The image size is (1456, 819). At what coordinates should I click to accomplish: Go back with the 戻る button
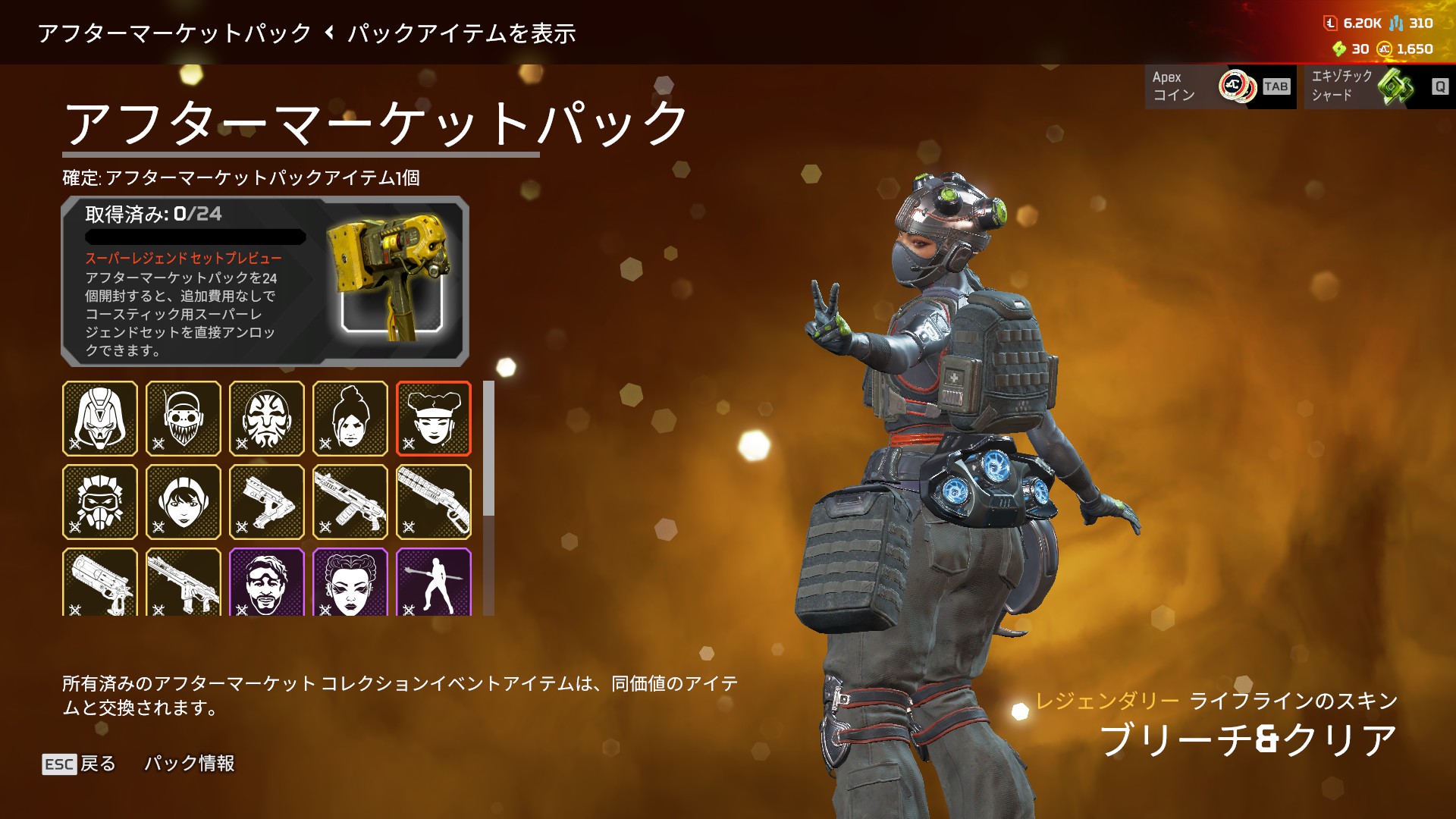80,764
